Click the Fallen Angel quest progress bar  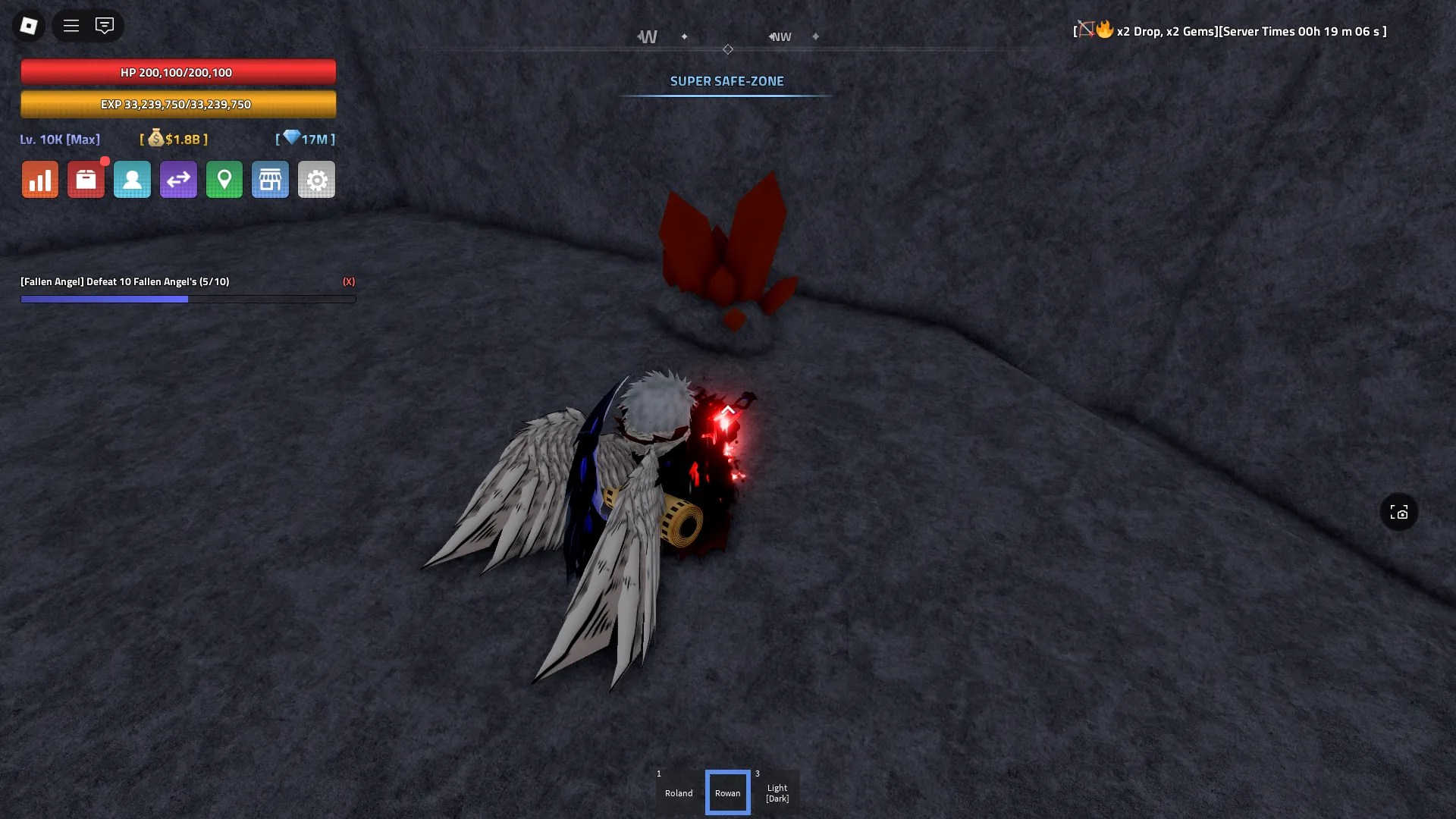click(188, 299)
